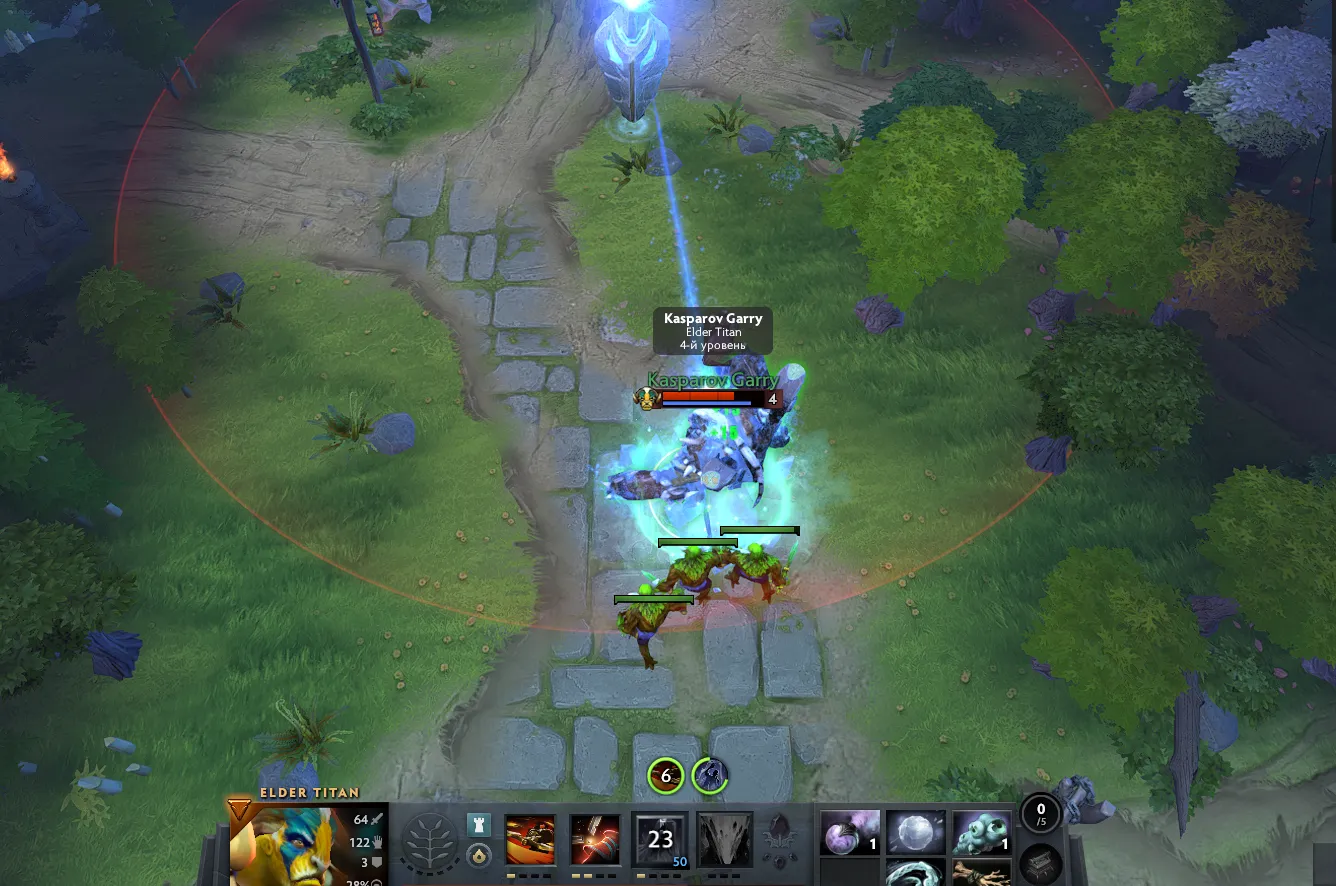The image size is (1336, 886).
Task: Click the ability on 23-second cooldown
Action: coord(660,840)
